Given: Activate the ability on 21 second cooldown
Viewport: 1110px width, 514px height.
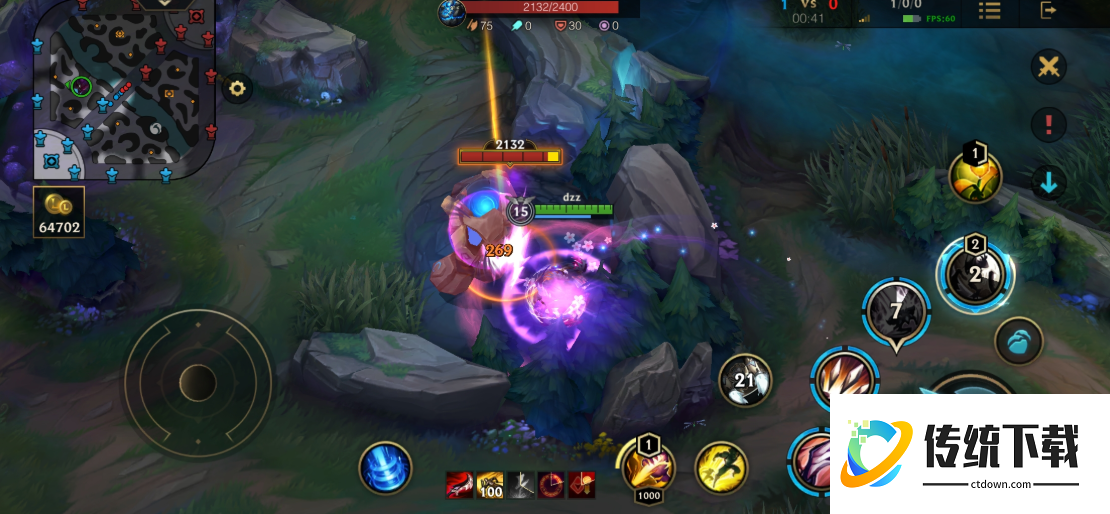Looking at the screenshot, I should coord(745,380).
